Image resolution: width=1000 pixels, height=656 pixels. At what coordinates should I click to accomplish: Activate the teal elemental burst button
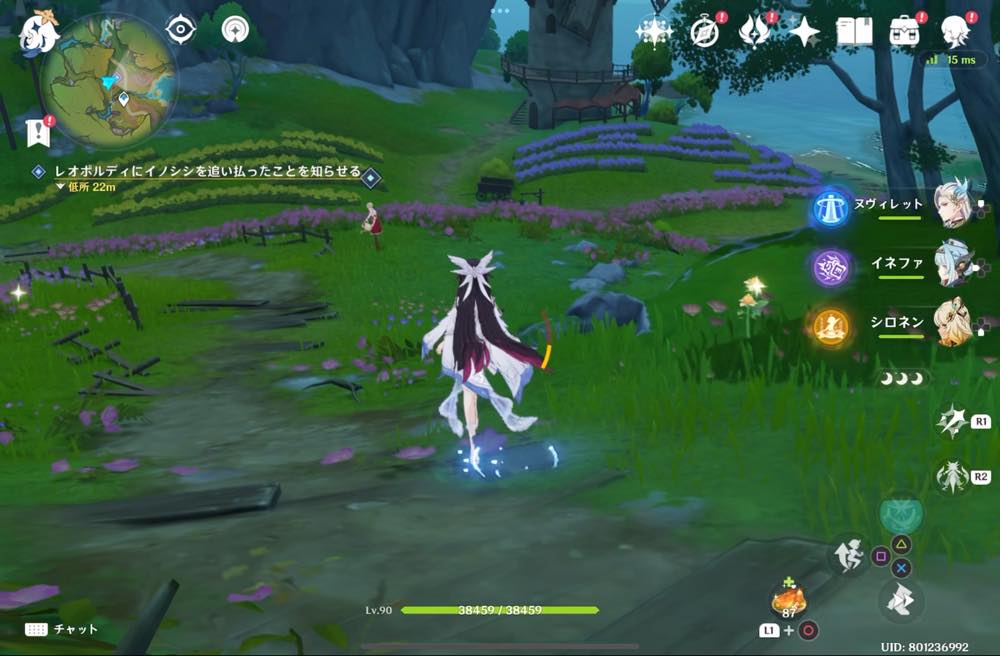click(900, 514)
